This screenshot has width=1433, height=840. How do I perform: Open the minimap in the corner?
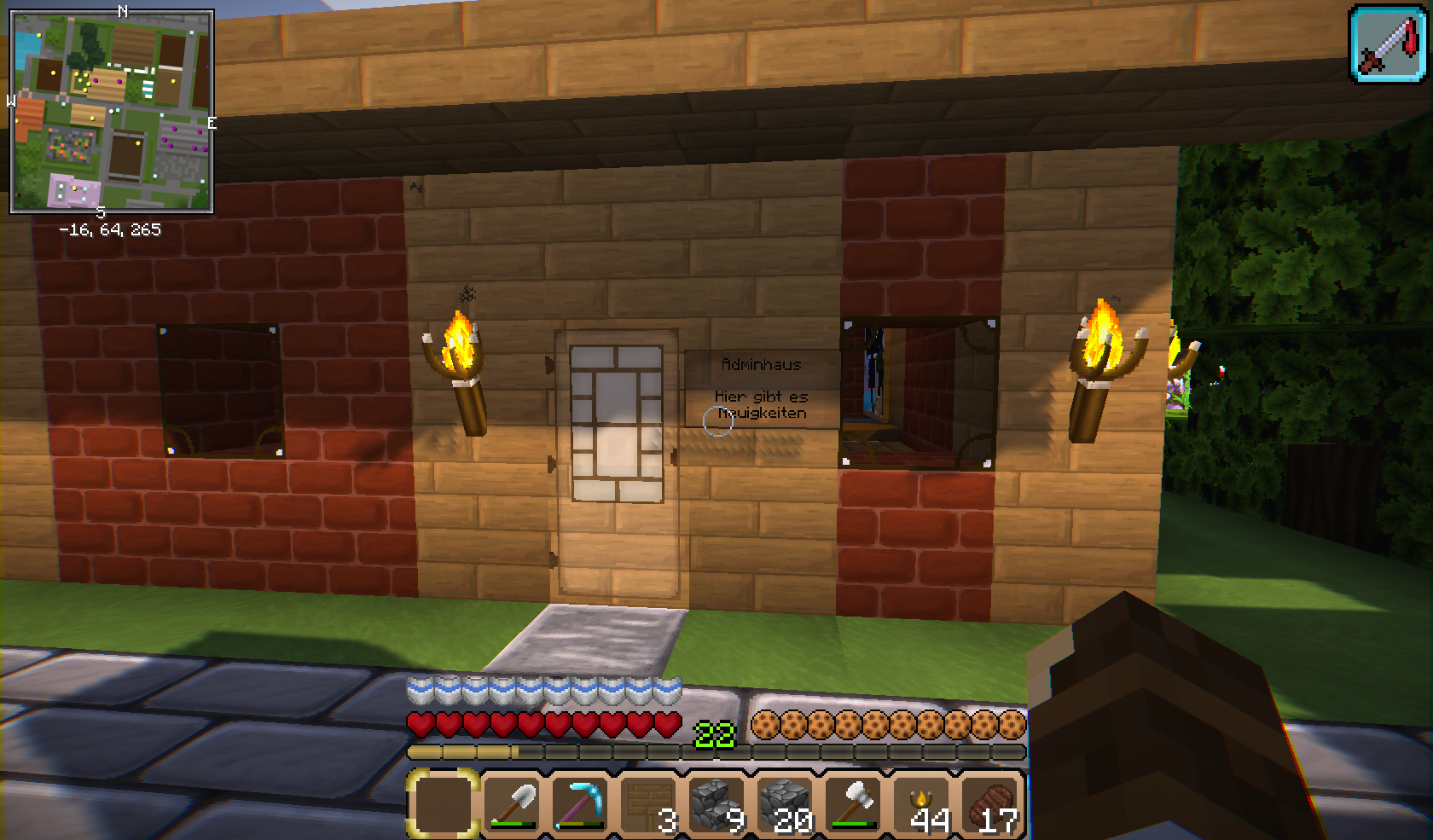coord(112,111)
